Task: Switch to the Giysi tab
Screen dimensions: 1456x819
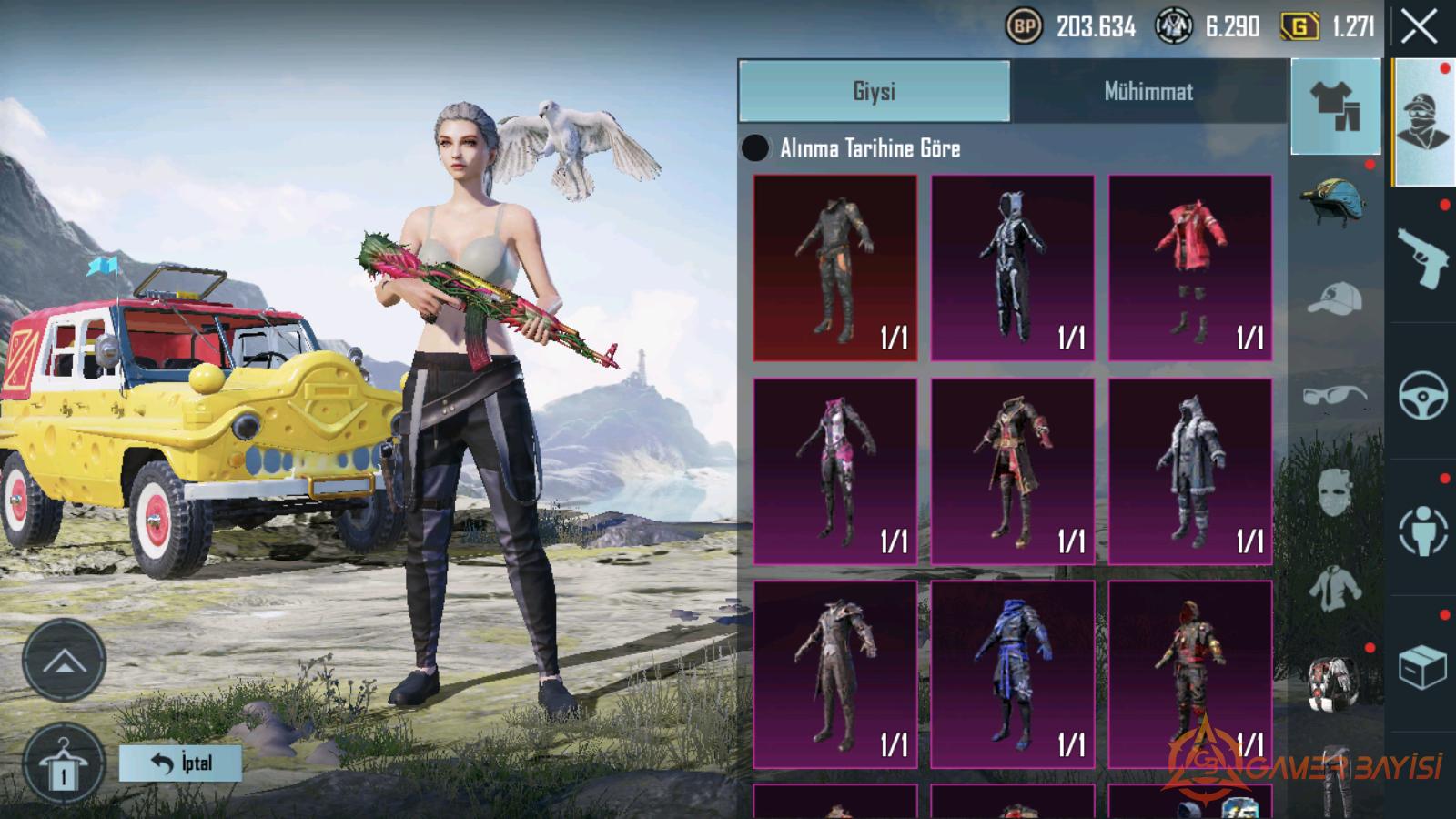Action: coord(874,91)
